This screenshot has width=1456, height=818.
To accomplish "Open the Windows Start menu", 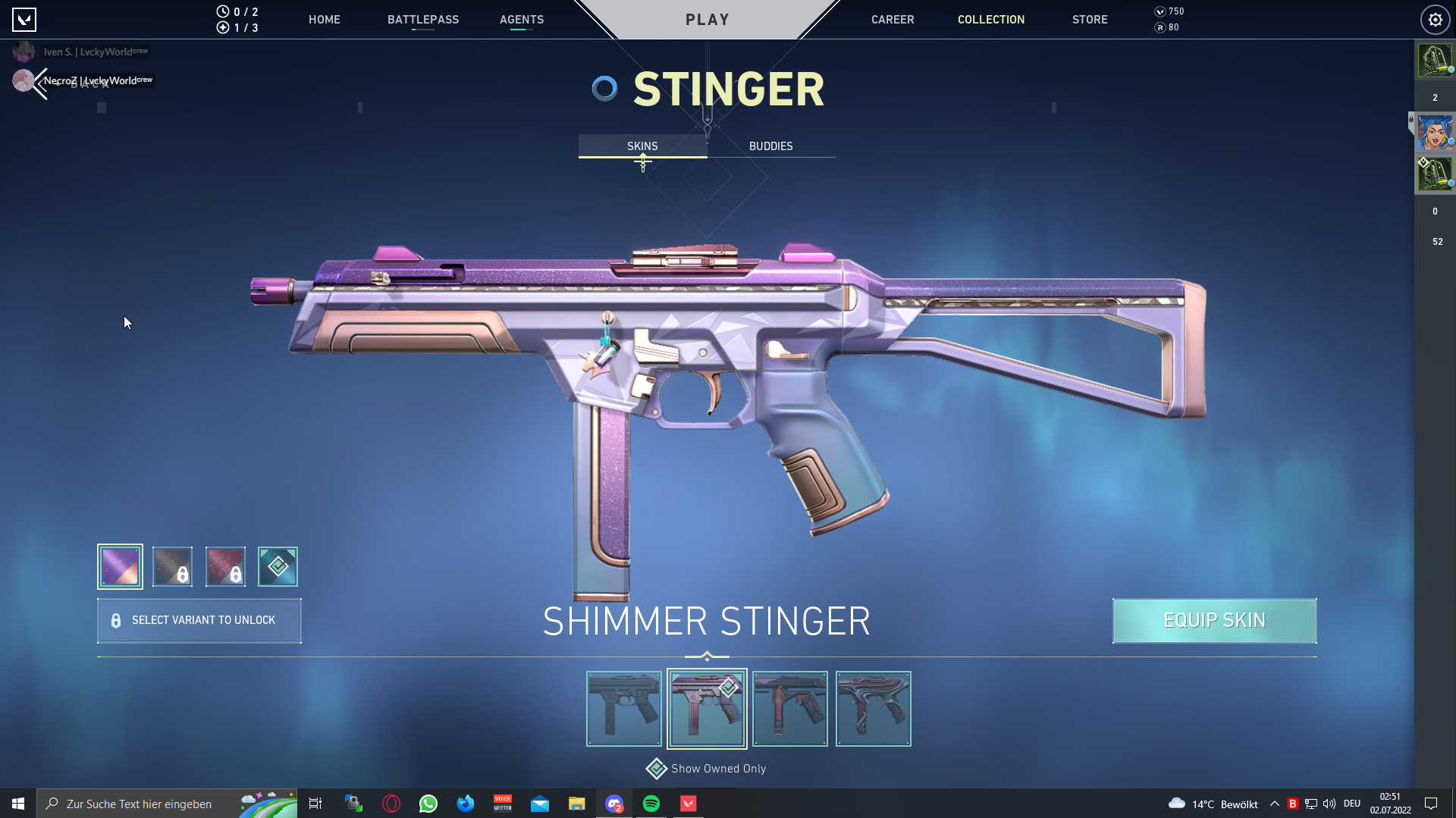I will click(18, 804).
